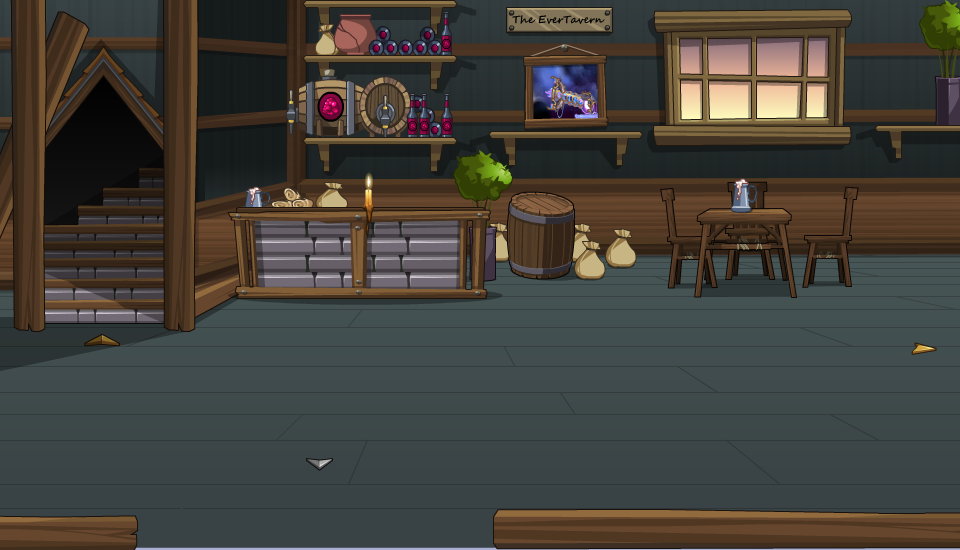
Task: Select the silver down-pointing arrow
Action: (x=319, y=463)
